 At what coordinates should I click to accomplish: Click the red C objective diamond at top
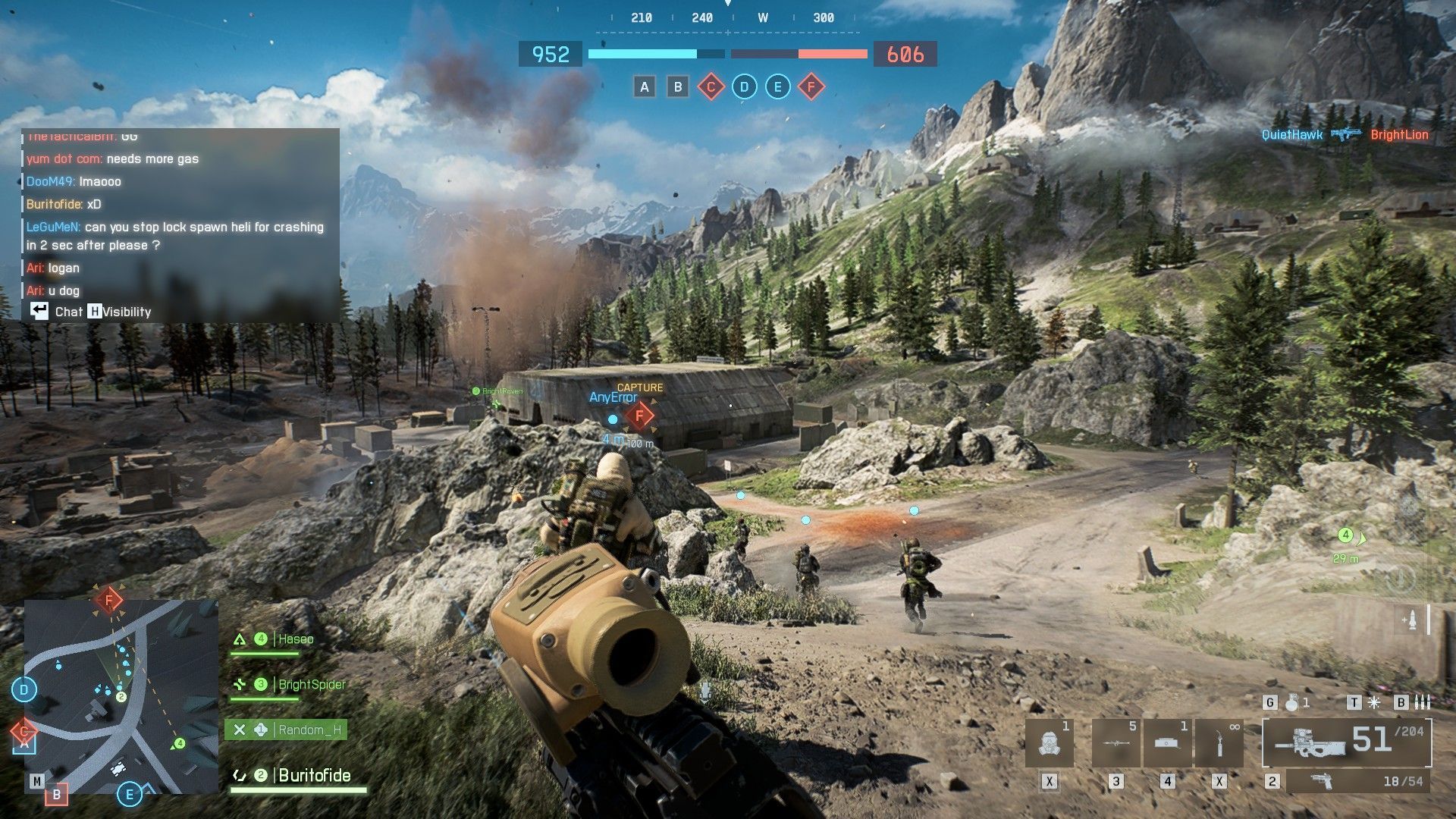click(711, 86)
